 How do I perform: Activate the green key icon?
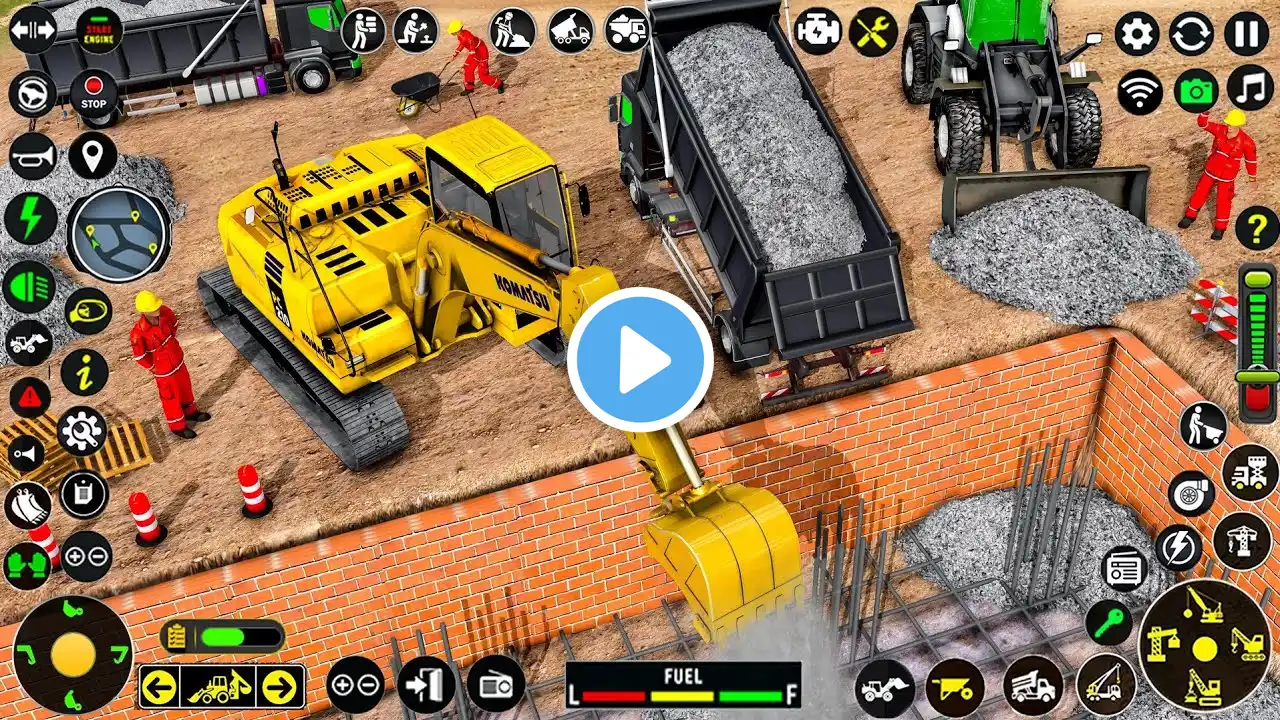click(1109, 623)
